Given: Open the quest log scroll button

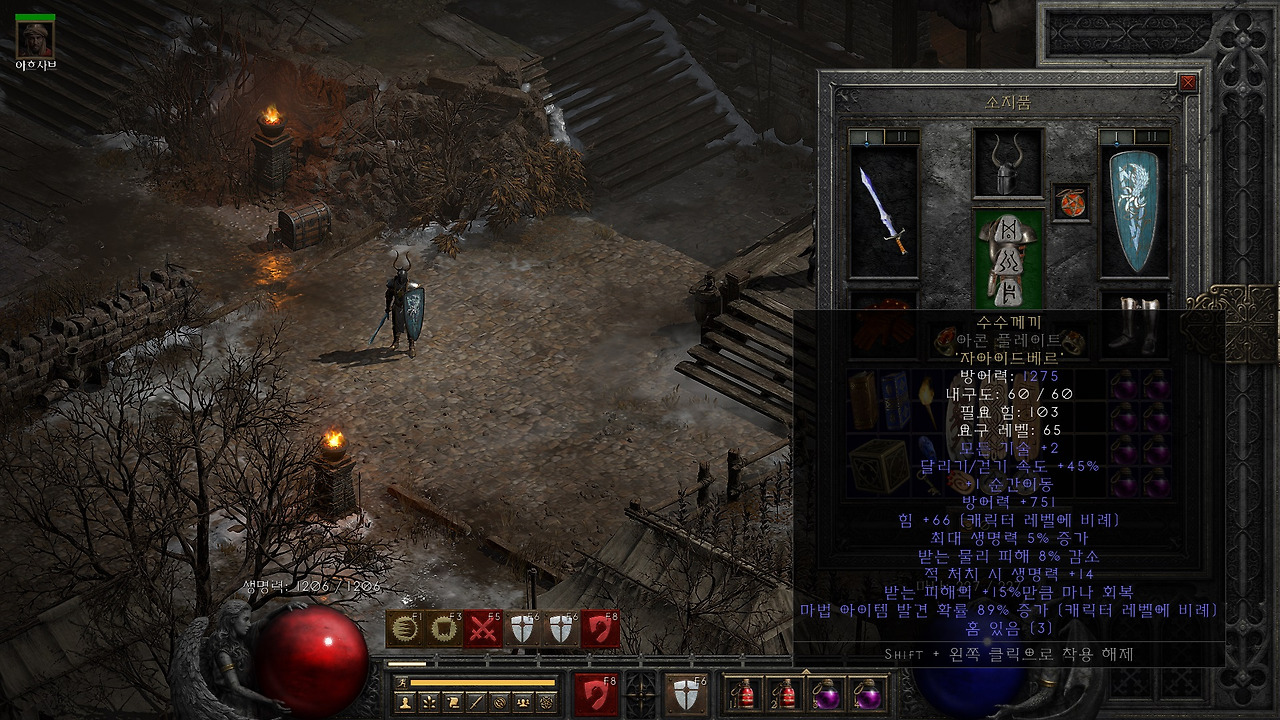Looking at the screenshot, I should [453, 702].
